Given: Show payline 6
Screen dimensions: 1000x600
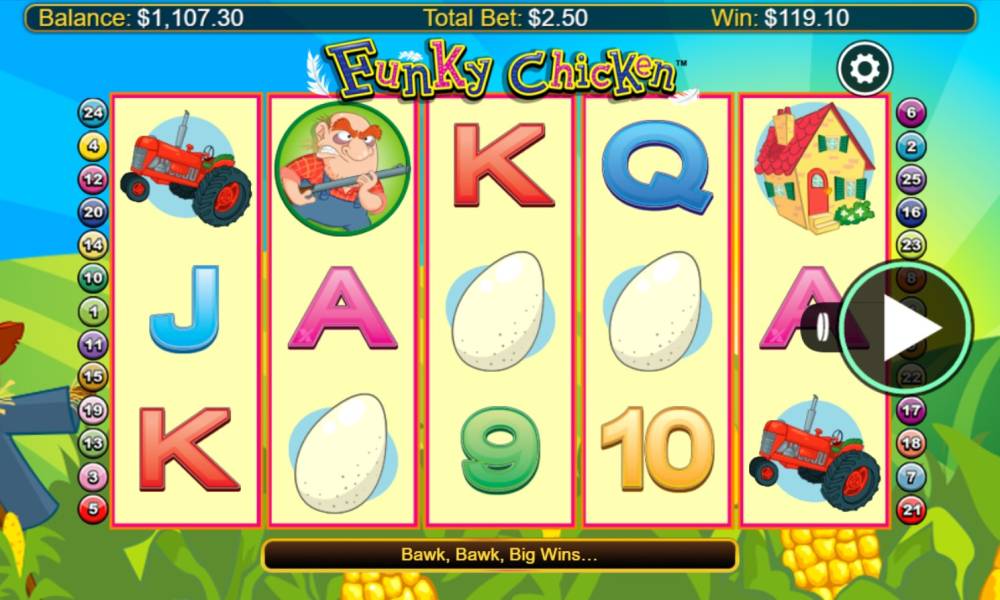Looking at the screenshot, I should 910,113.
